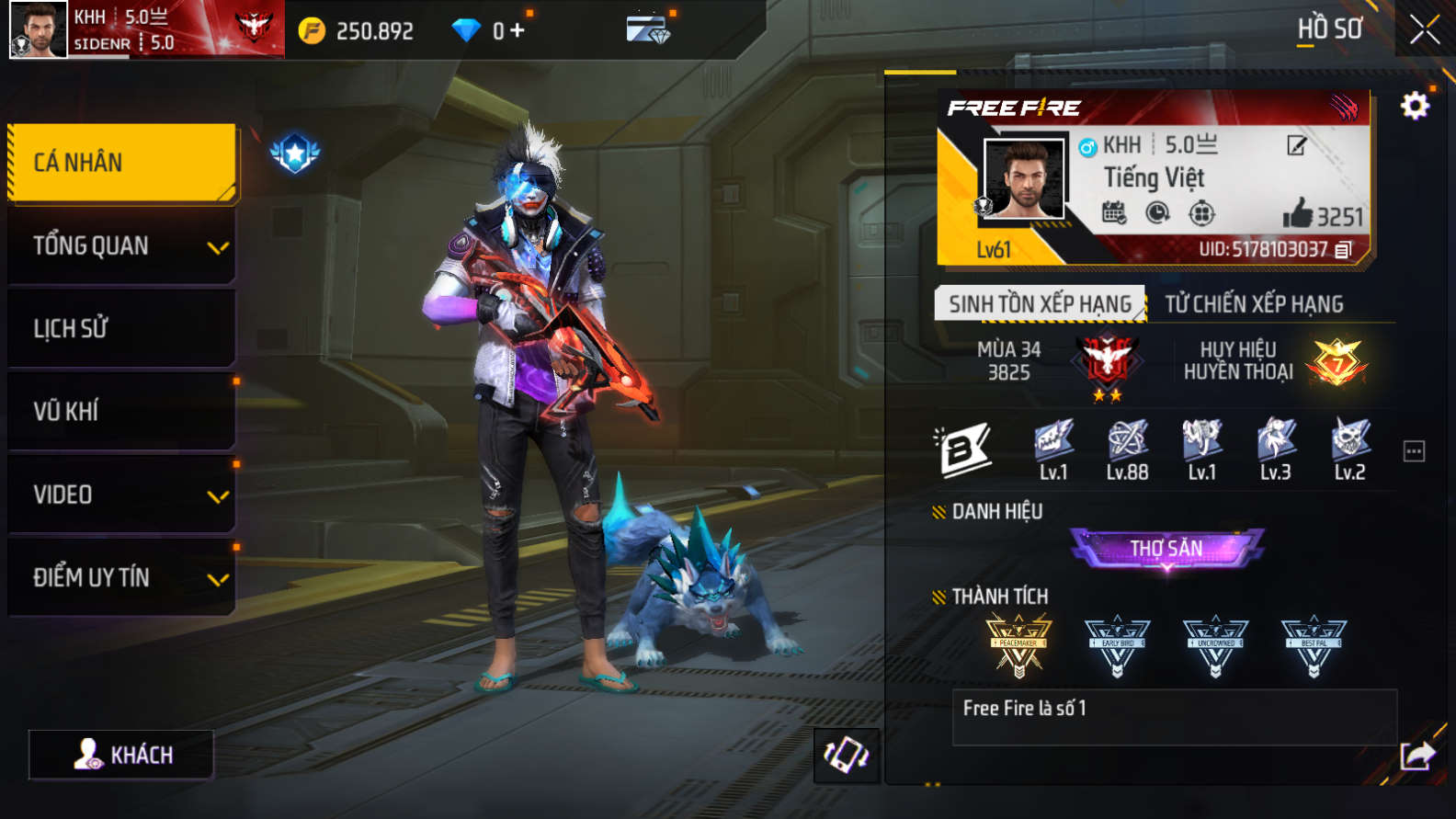Open the LỊCH SỬ history page
The image size is (1456, 819).
tap(121, 328)
